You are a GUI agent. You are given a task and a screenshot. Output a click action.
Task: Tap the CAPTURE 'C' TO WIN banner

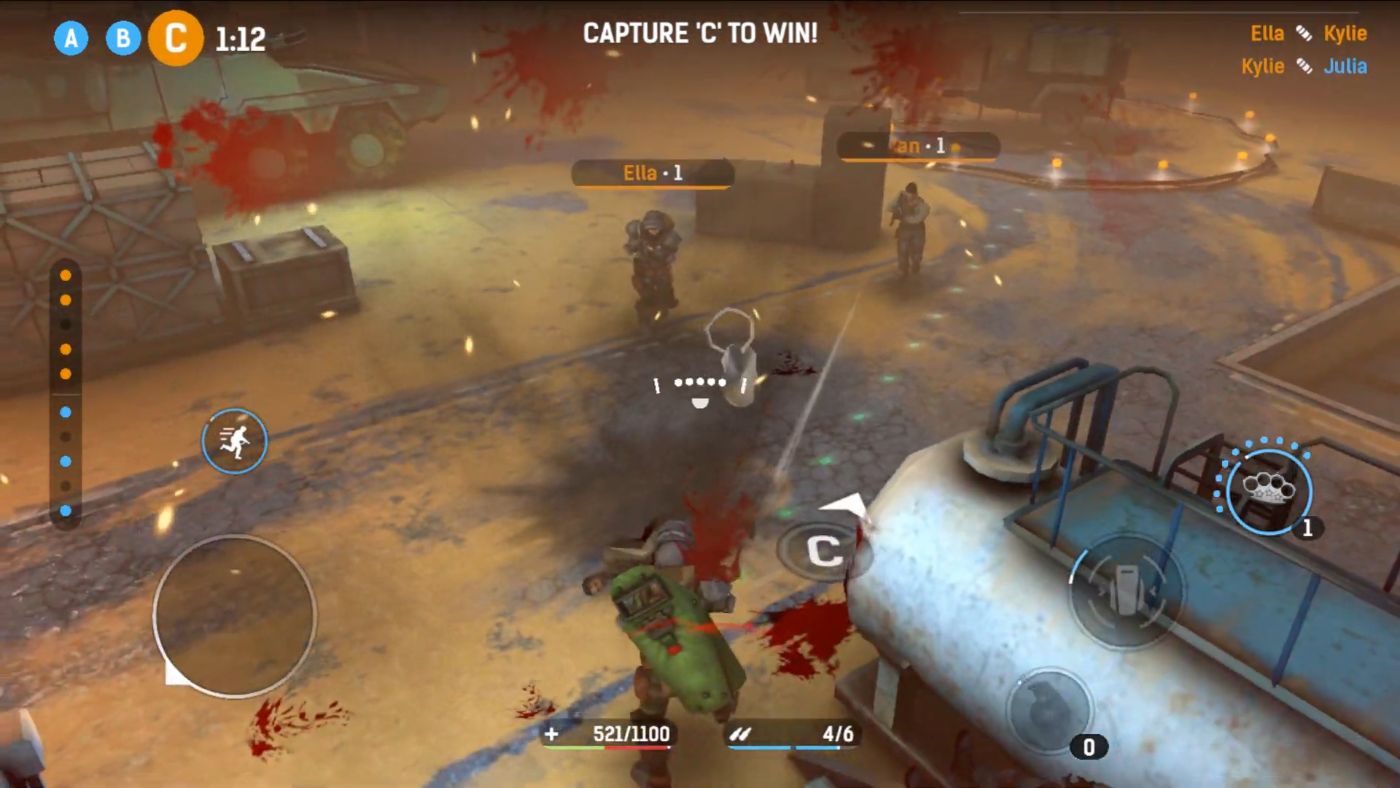[x=699, y=32]
